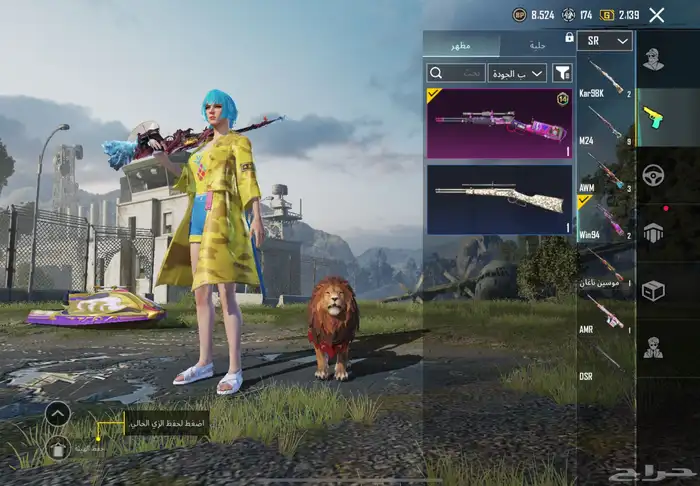Image resolution: width=700 pixels, height=486 pixels.
Task: Pick the Win94 weapon entry
Action: coord(606,219)
